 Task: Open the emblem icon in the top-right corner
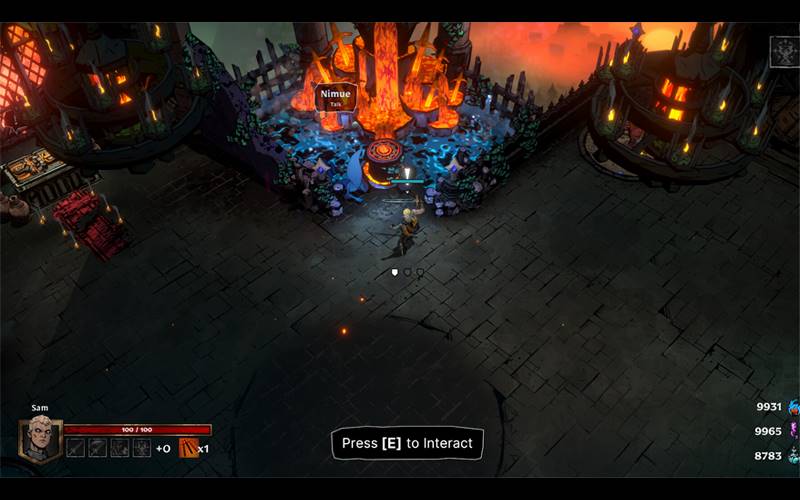tap(783, 52)
